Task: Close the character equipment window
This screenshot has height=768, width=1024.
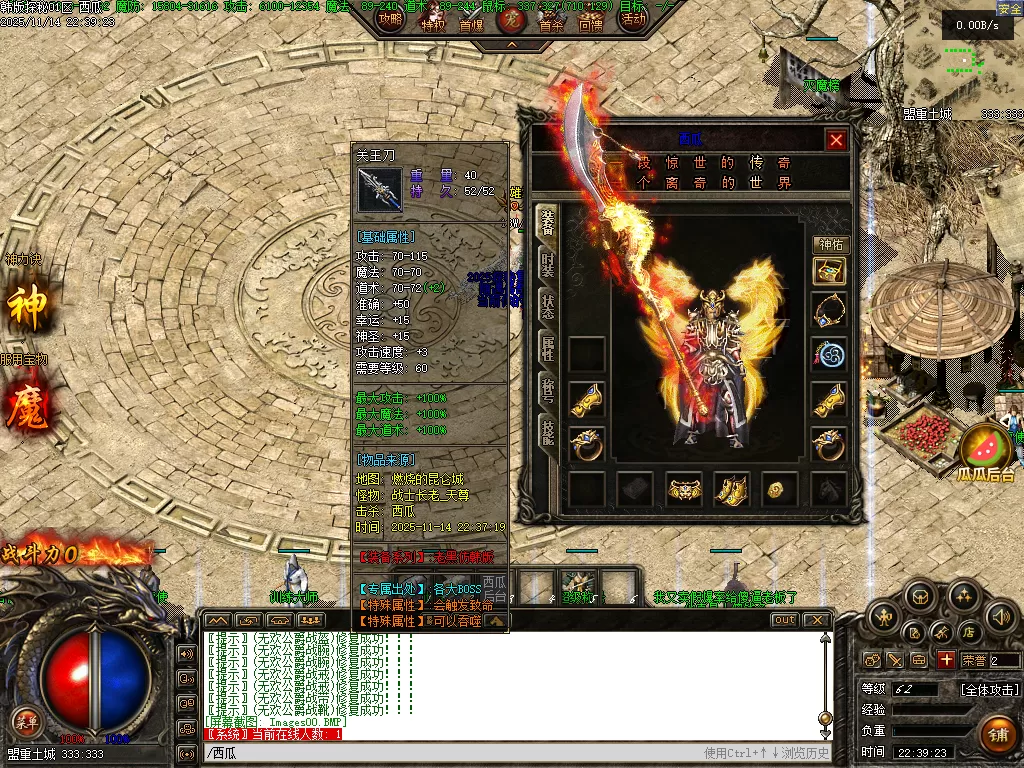Action: 837,140
